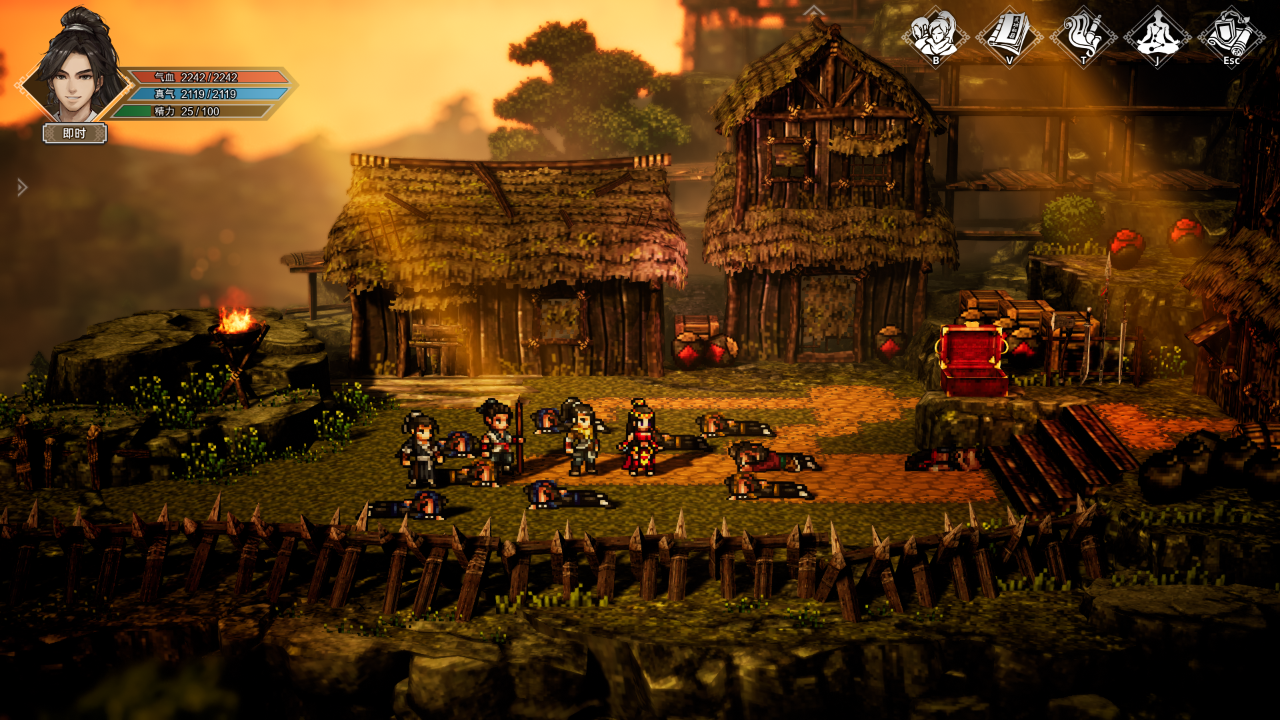Open the martial arts manual book icon
Image resolution: width=1280 pixels, height=720 pixels.
tap(1009, 36)
